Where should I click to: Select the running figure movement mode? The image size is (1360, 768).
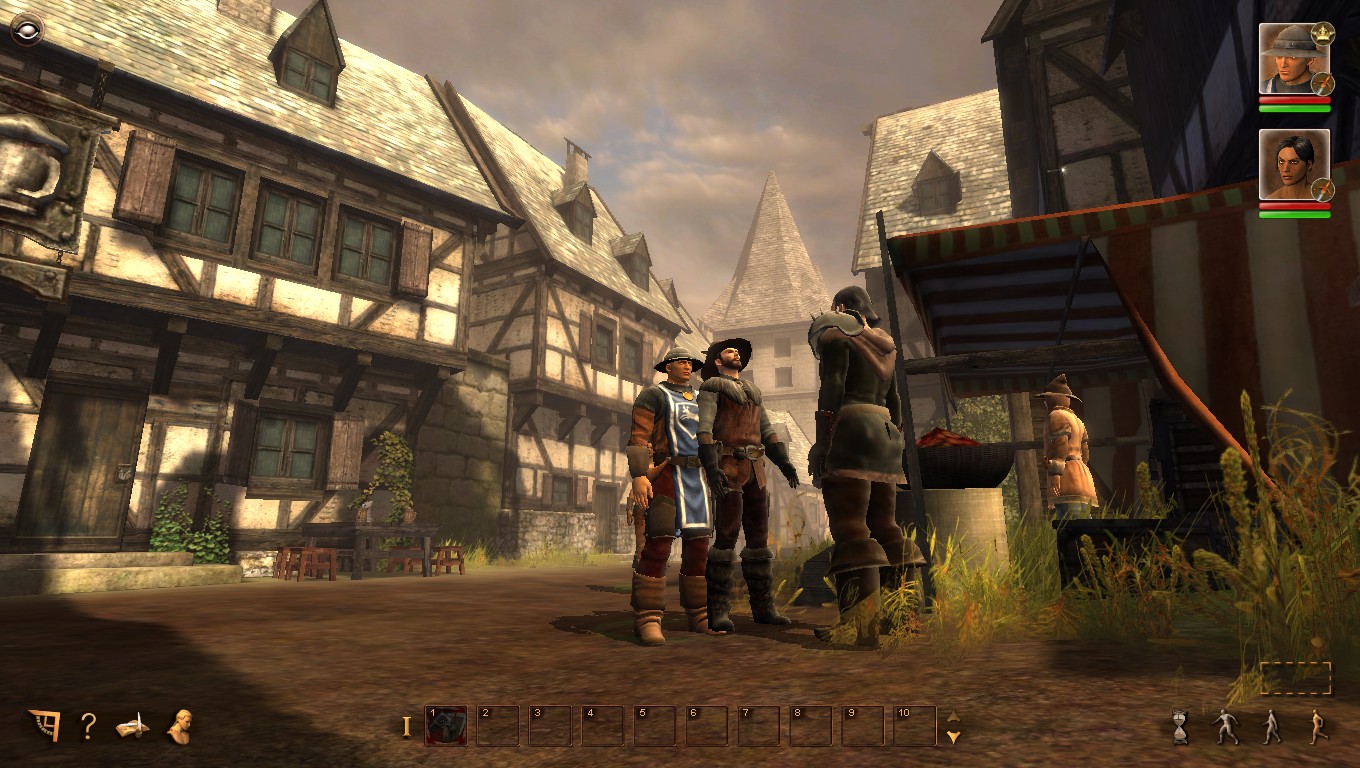click(1318, 727)
